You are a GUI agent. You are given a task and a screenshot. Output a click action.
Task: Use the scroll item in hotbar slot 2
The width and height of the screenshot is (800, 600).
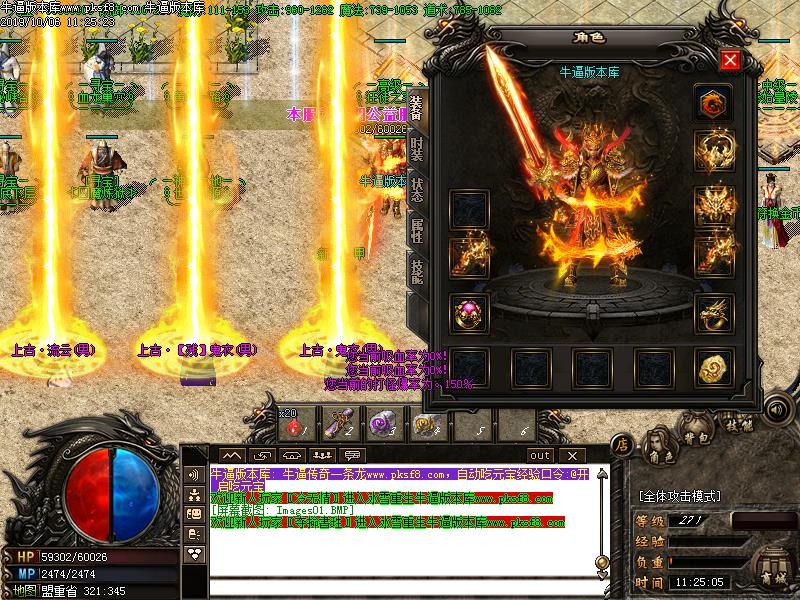click(340, 427)
